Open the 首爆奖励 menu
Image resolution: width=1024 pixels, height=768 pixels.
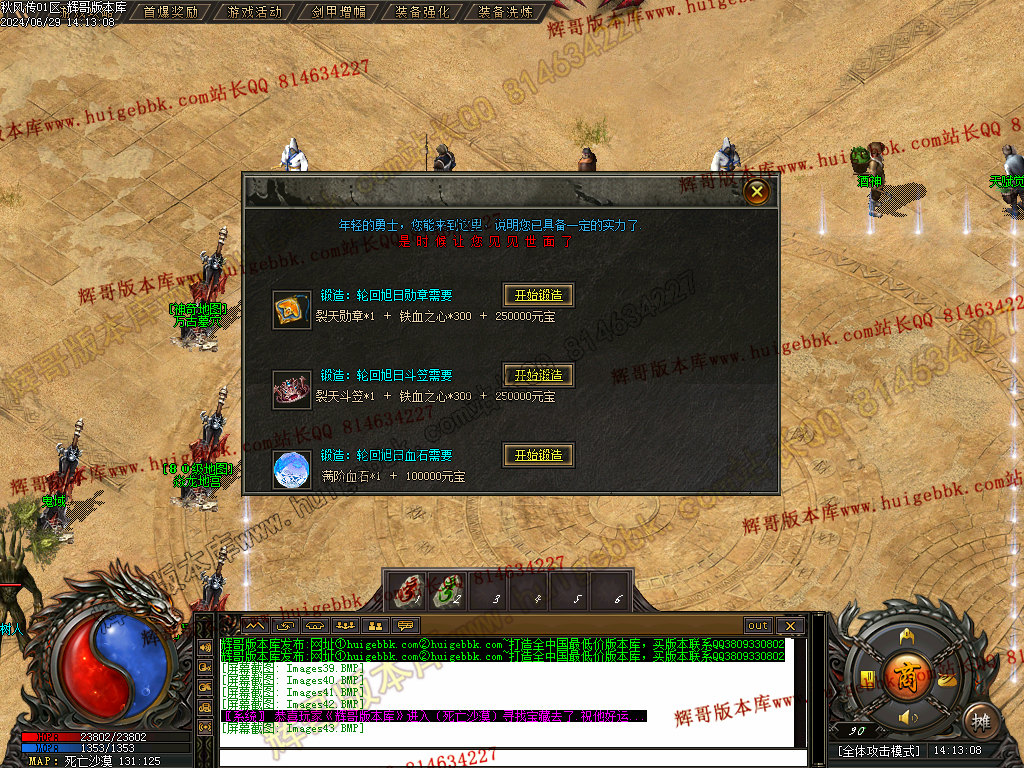coord(170,12)
